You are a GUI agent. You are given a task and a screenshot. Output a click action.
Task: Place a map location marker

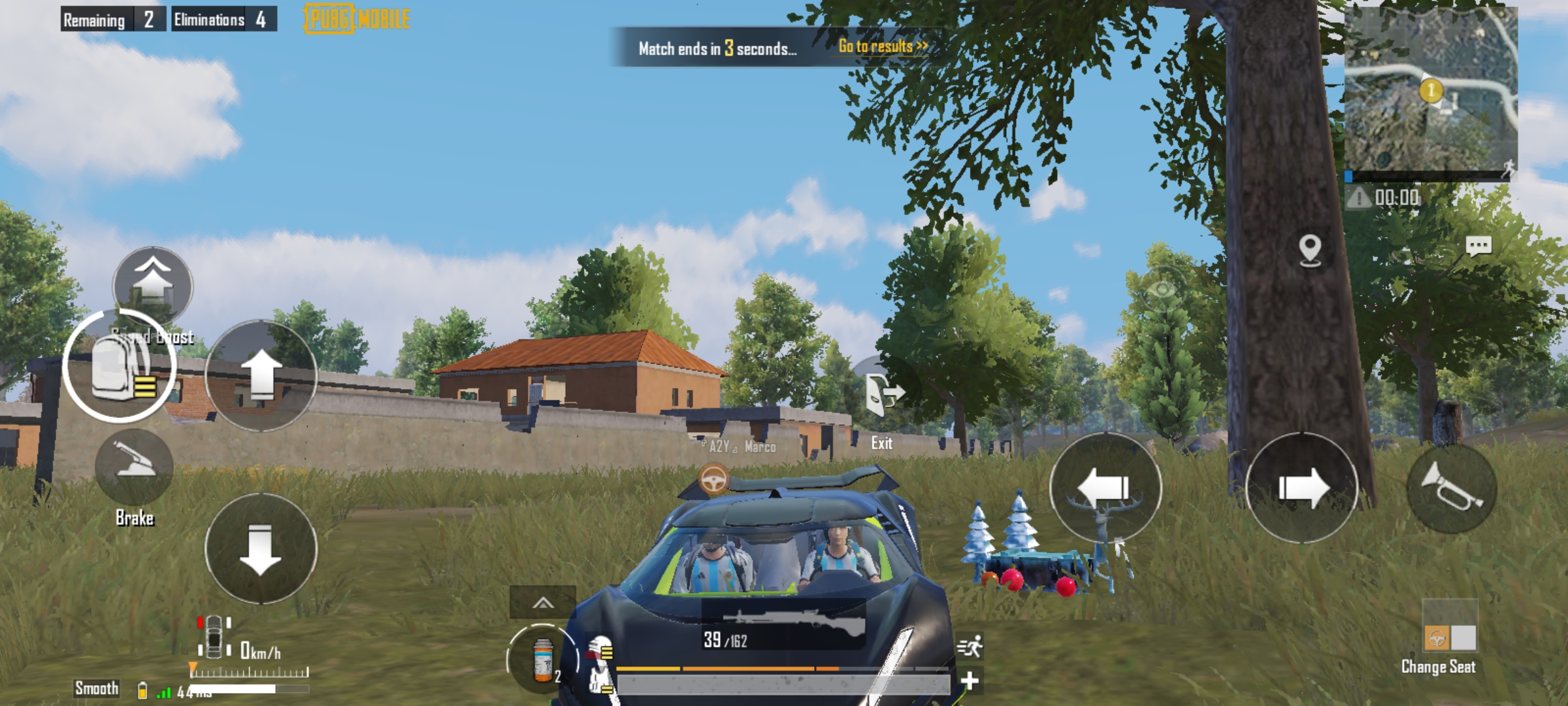pos(1310,250)
